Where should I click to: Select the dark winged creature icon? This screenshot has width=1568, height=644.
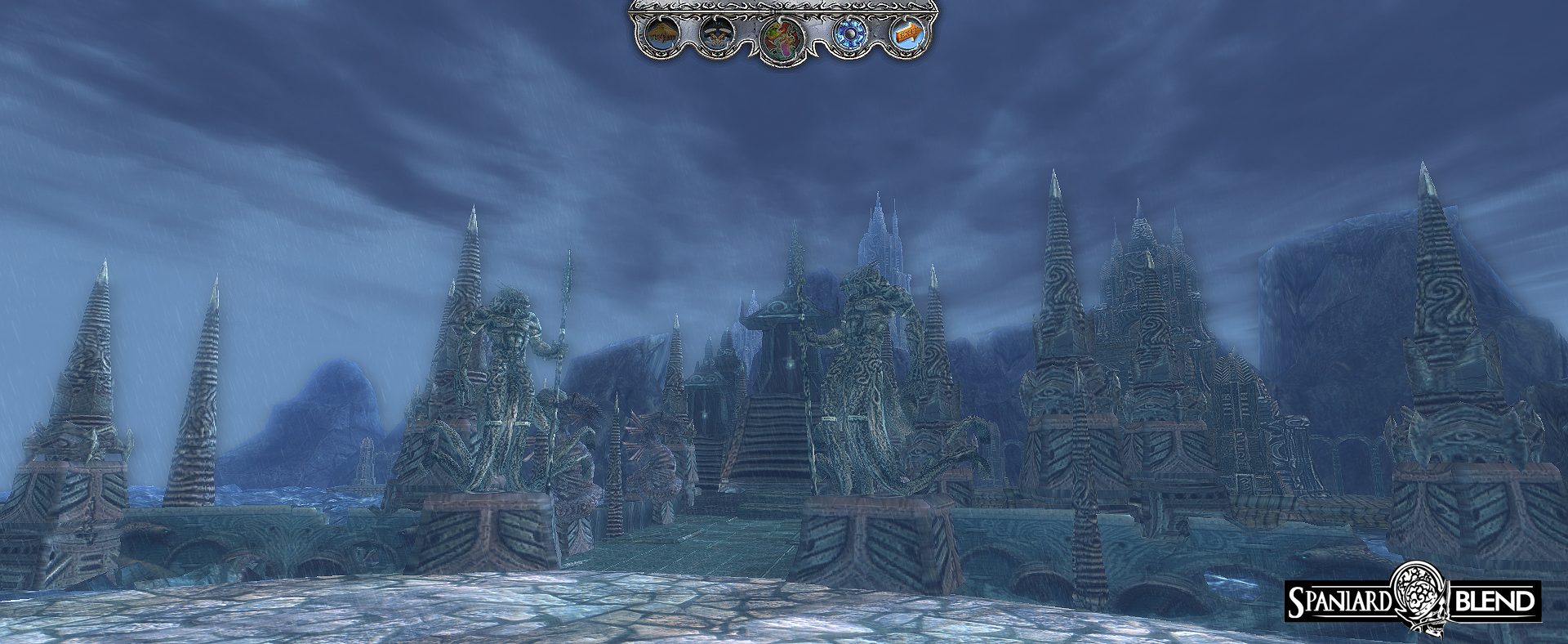[x=717, y=34]
